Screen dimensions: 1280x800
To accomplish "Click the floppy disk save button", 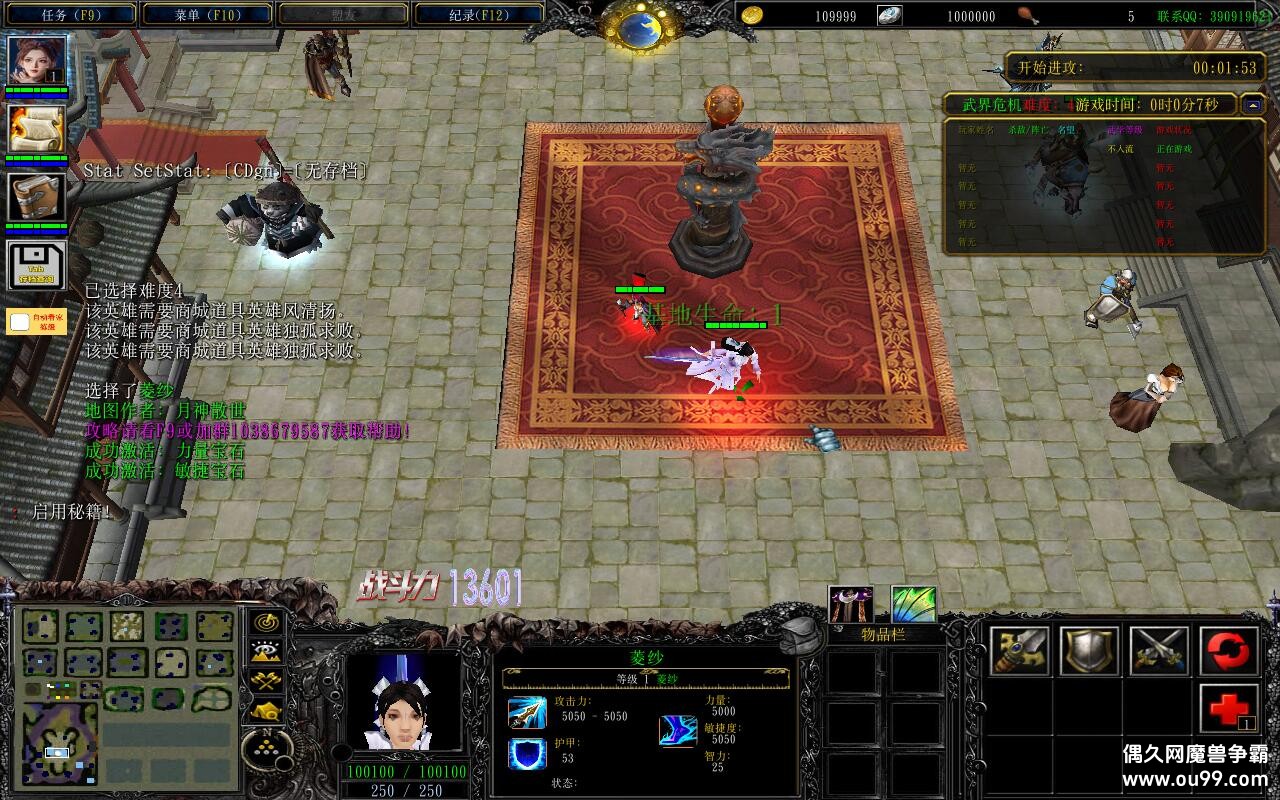I will click(x=38, y=265).
